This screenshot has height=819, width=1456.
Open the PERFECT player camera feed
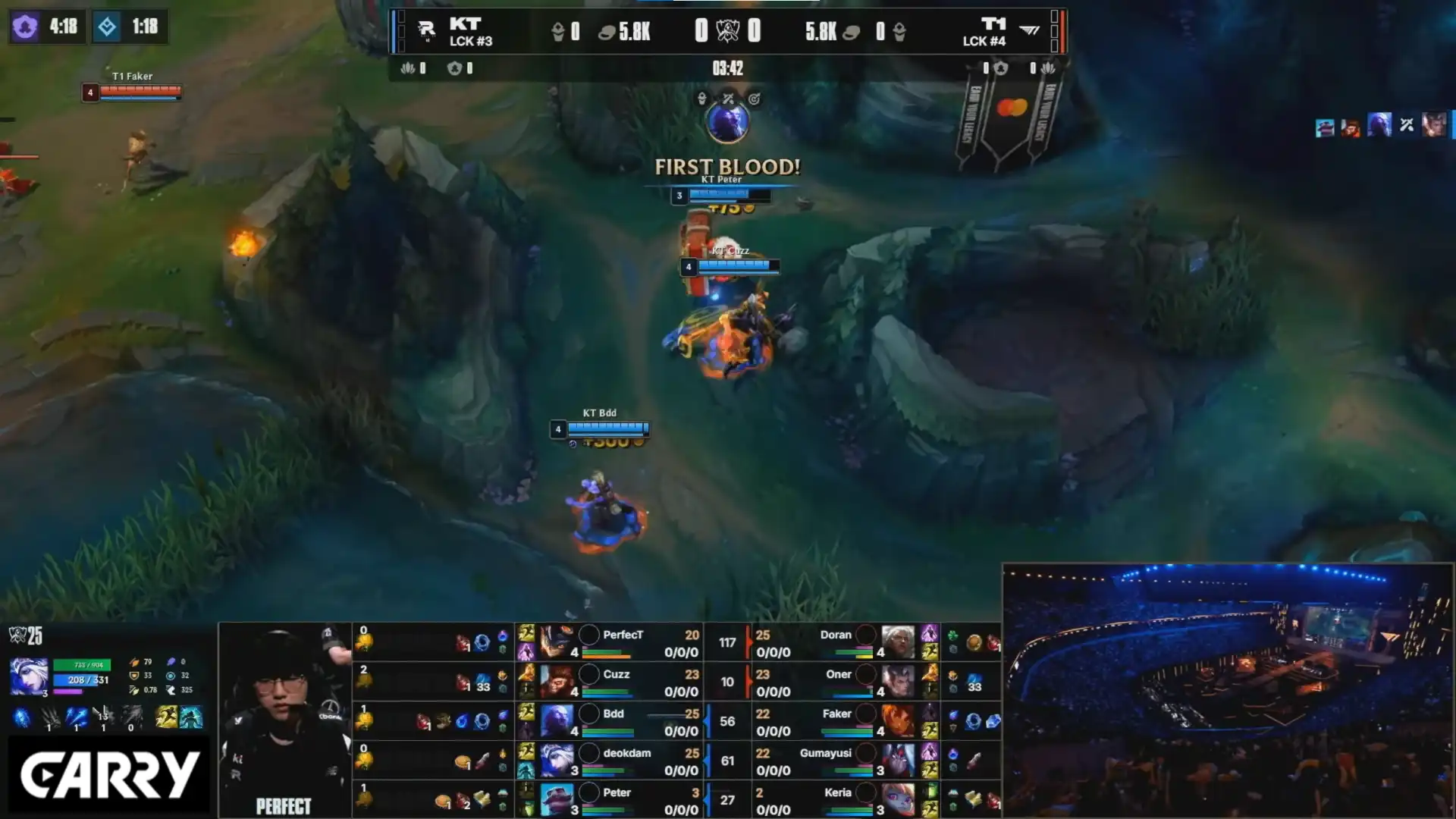coord(284,719)
